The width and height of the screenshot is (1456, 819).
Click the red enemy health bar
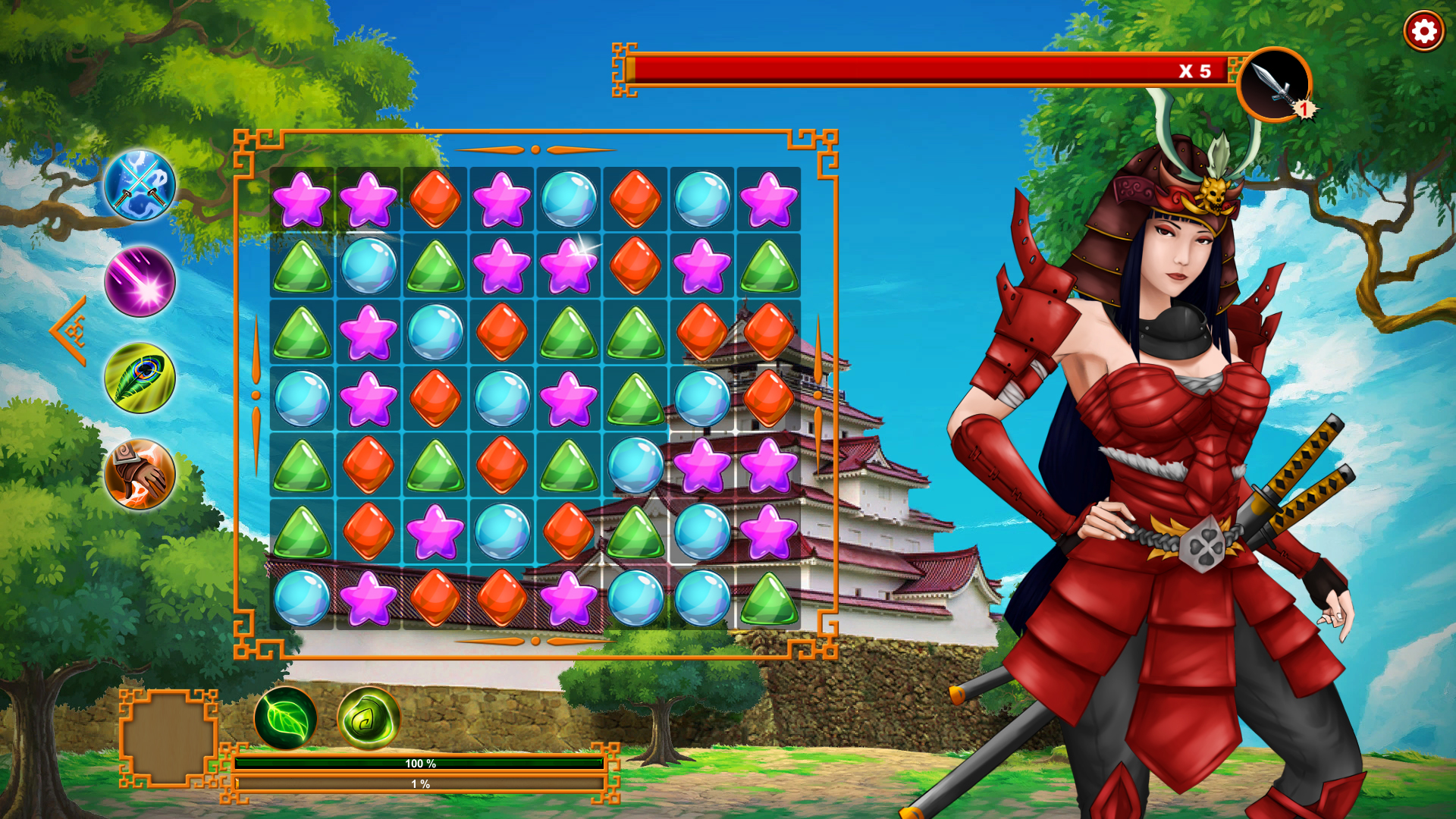910,68
